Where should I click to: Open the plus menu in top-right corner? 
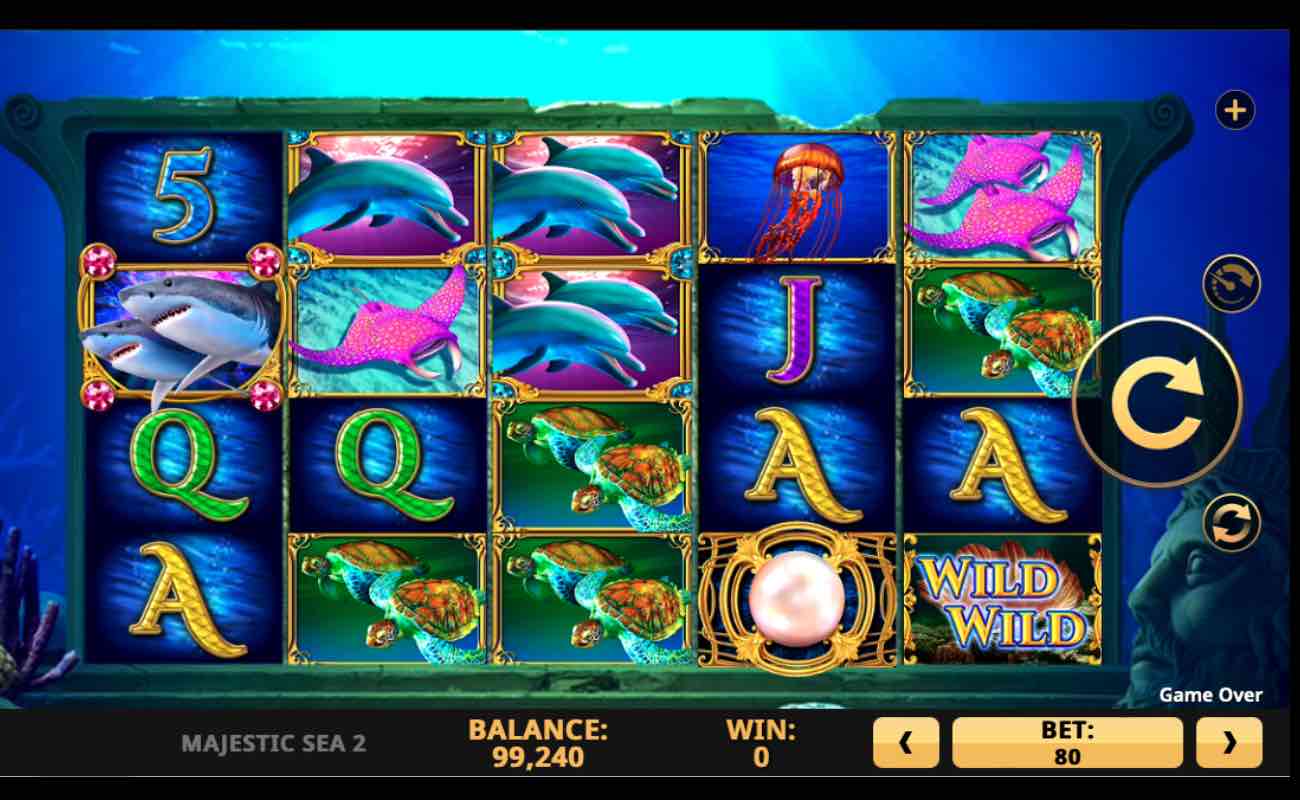click(1234, 110)
